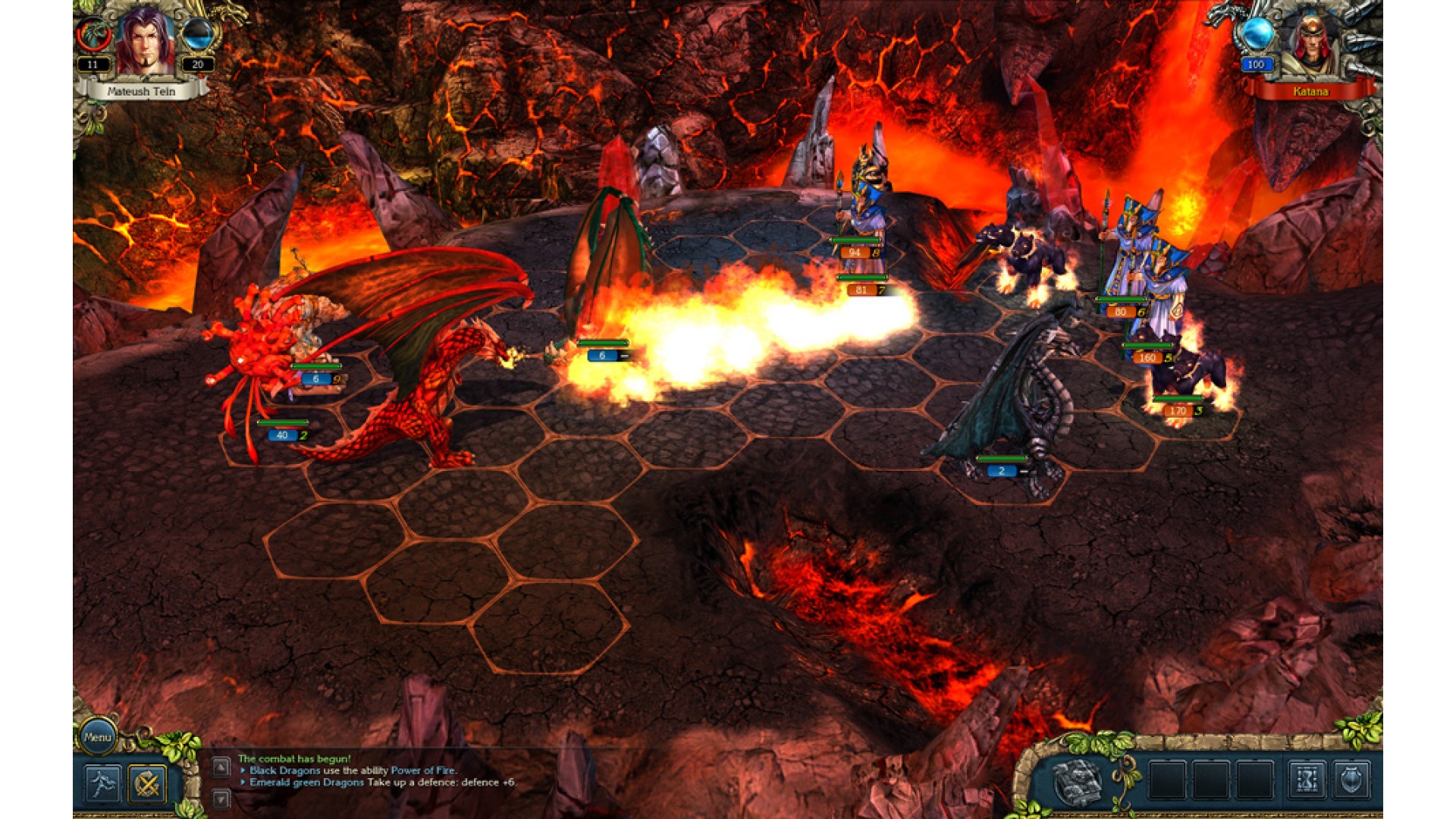Click the running figure flee button
The height and width of the screenshot is (819, 1456).
click(102, 783)
